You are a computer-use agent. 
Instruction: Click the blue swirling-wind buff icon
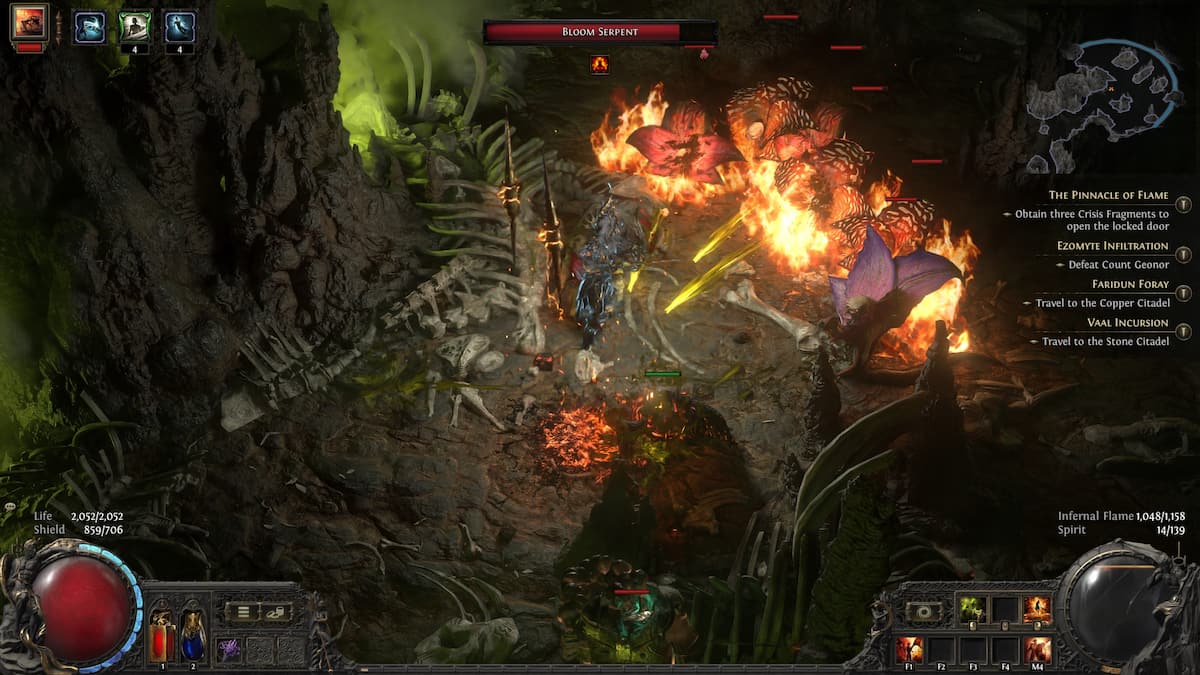(89, 27)
